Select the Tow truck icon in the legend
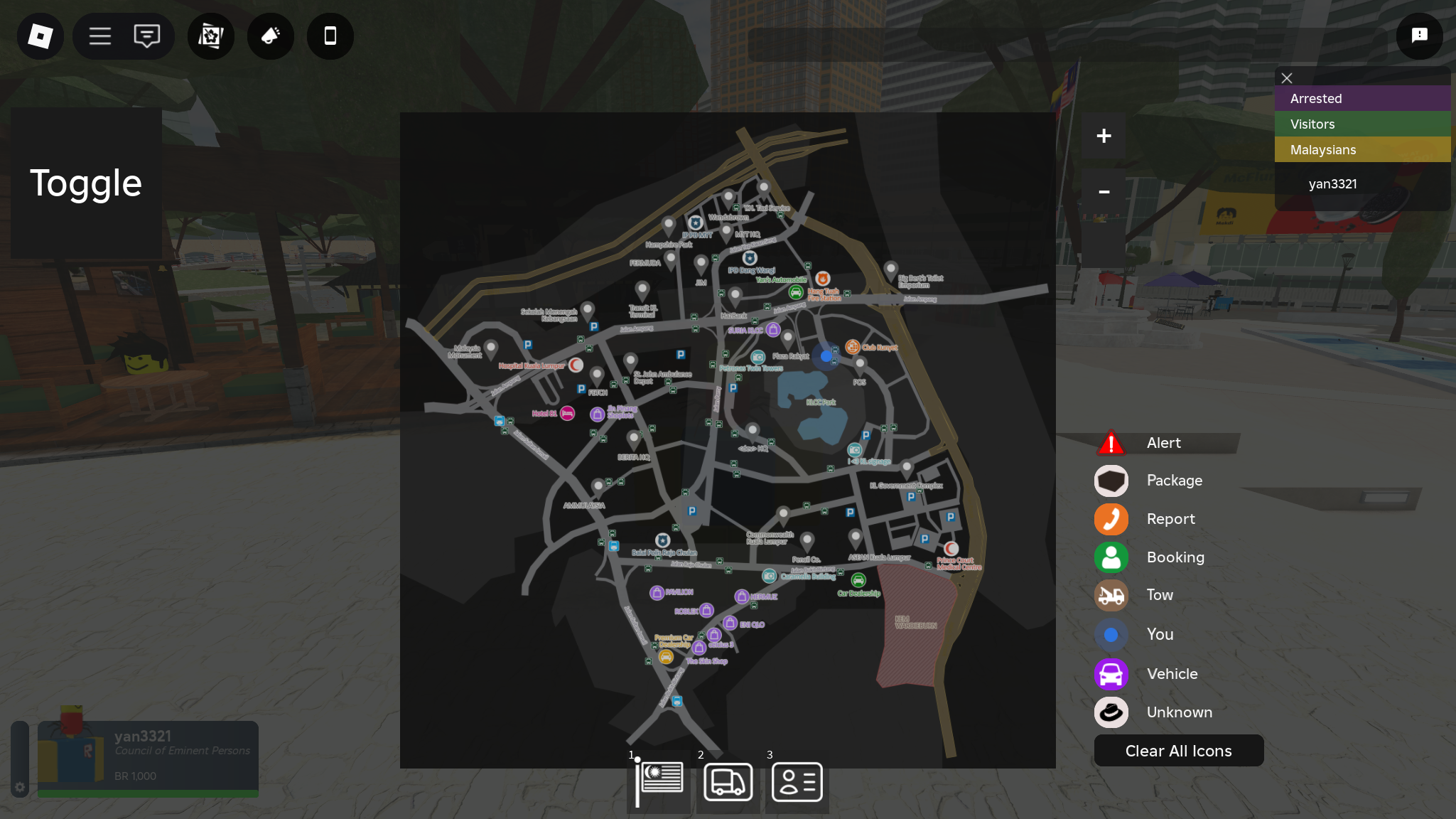This screenshot has width=1456, height=819. (x=1111, y=596)
